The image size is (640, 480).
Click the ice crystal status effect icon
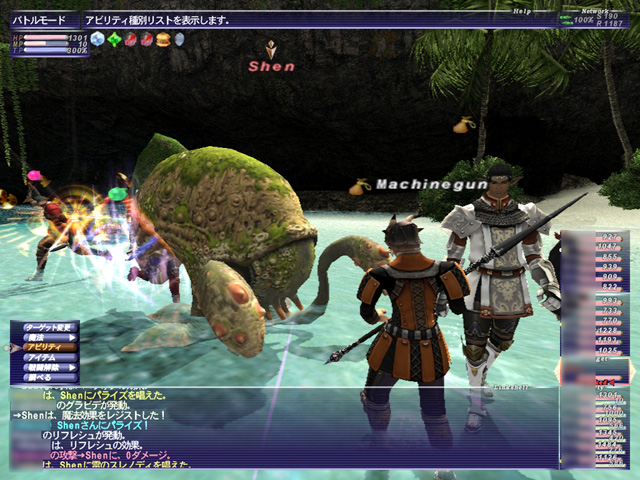point(97,39)
